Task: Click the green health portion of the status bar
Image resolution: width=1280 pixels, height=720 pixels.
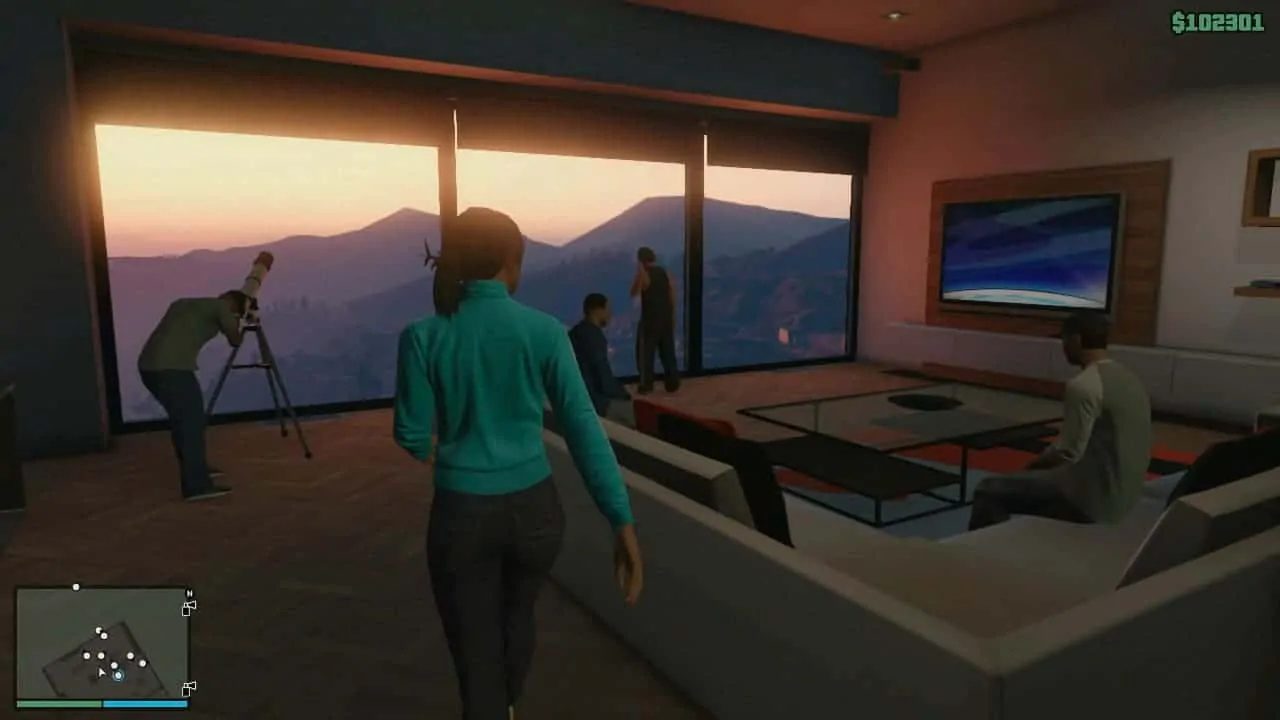Action: [58, 704]
